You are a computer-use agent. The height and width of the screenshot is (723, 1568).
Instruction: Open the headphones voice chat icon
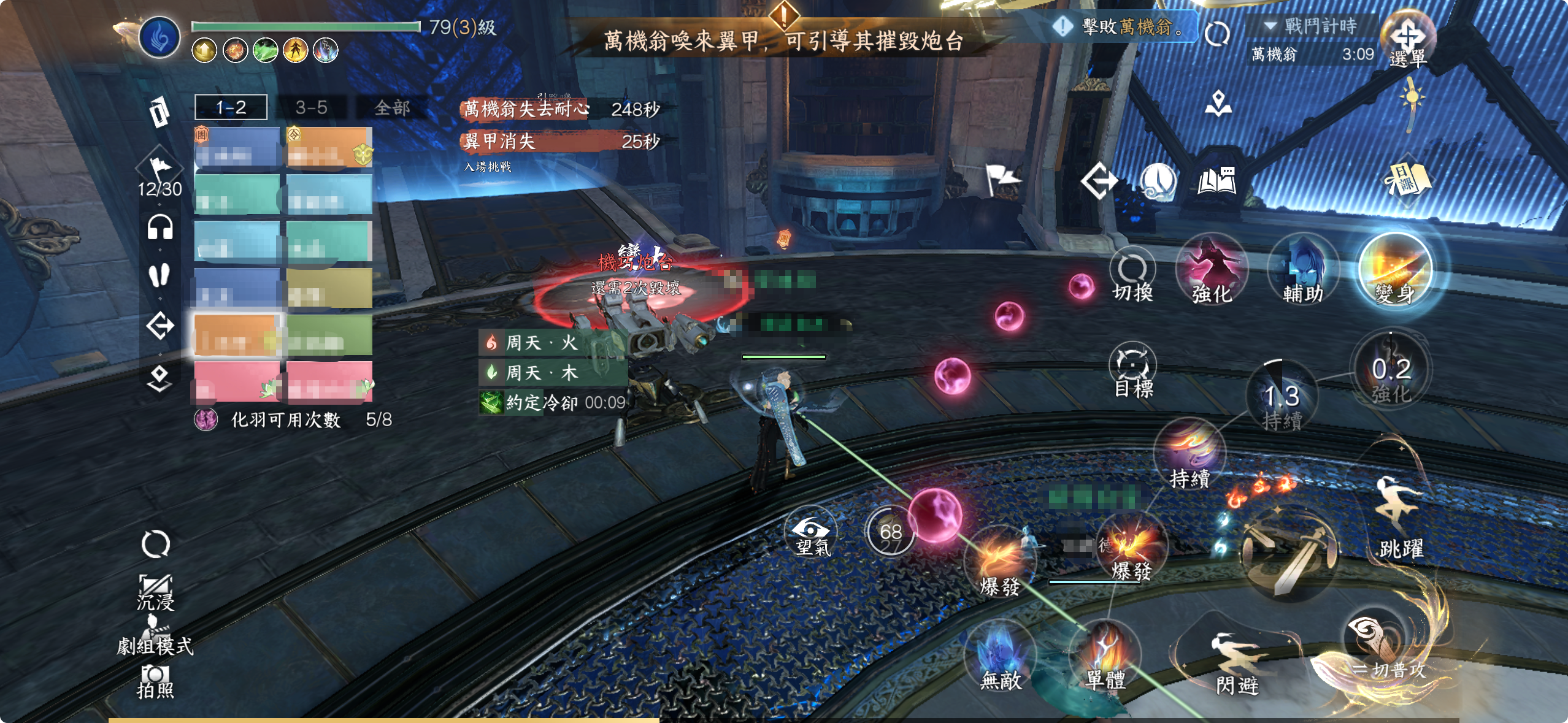click(x=160, y=228)
